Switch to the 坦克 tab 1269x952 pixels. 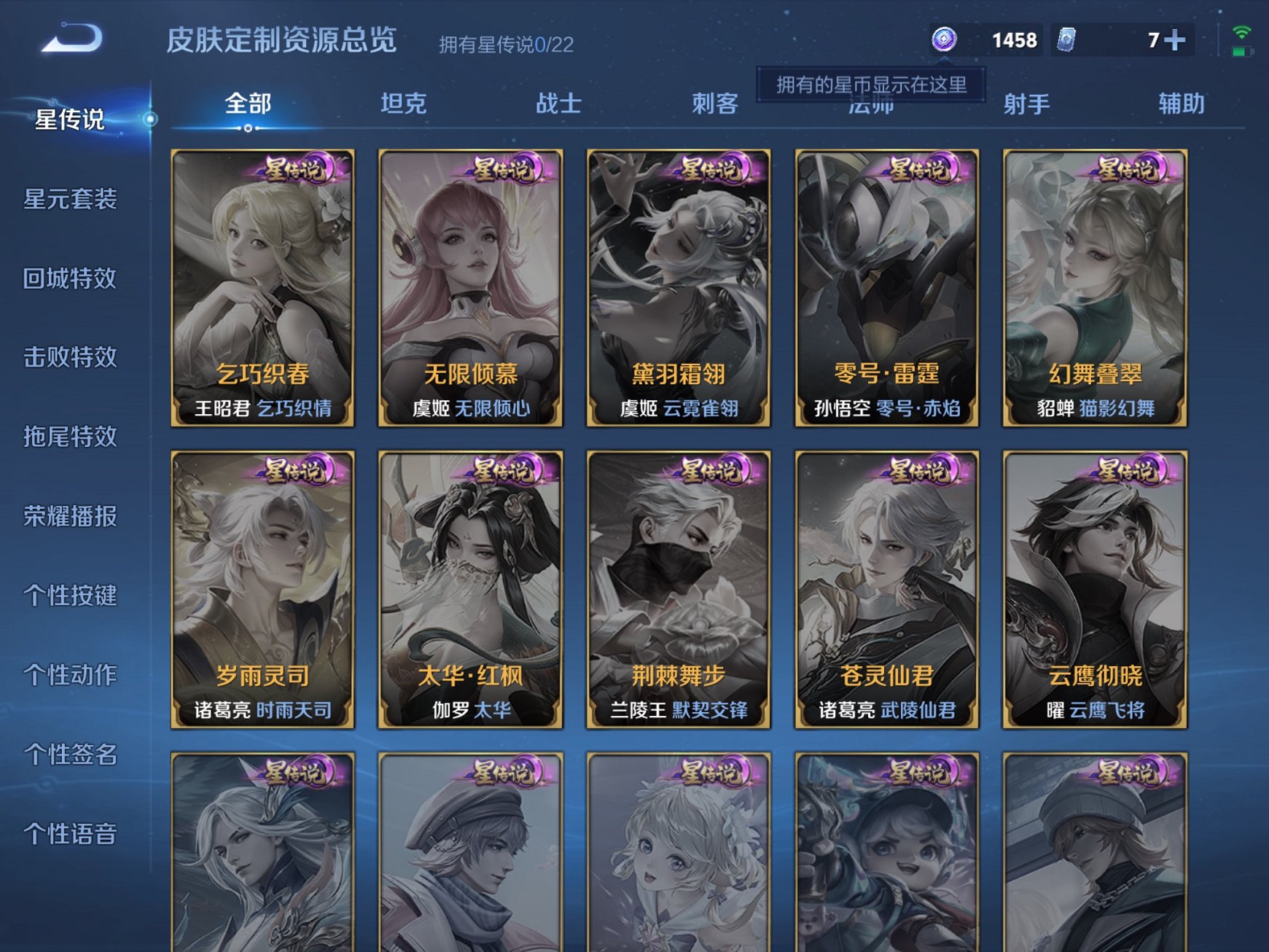(403, 104)
